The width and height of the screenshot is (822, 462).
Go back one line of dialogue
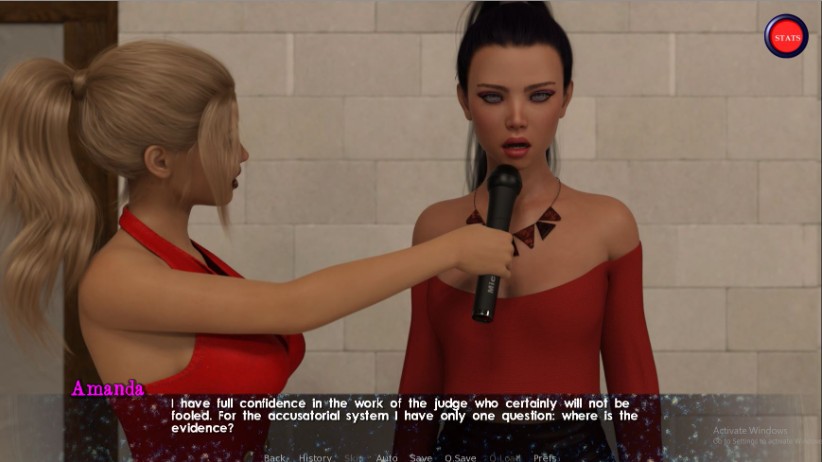[x=274, y=457]
